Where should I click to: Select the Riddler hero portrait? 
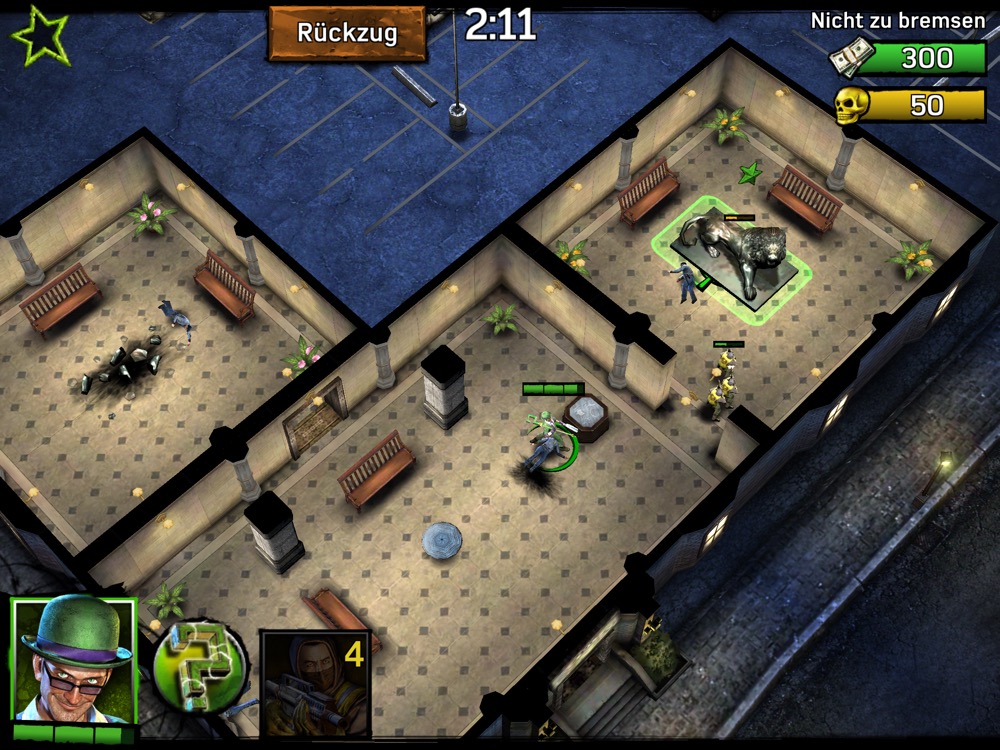point(73,660)
